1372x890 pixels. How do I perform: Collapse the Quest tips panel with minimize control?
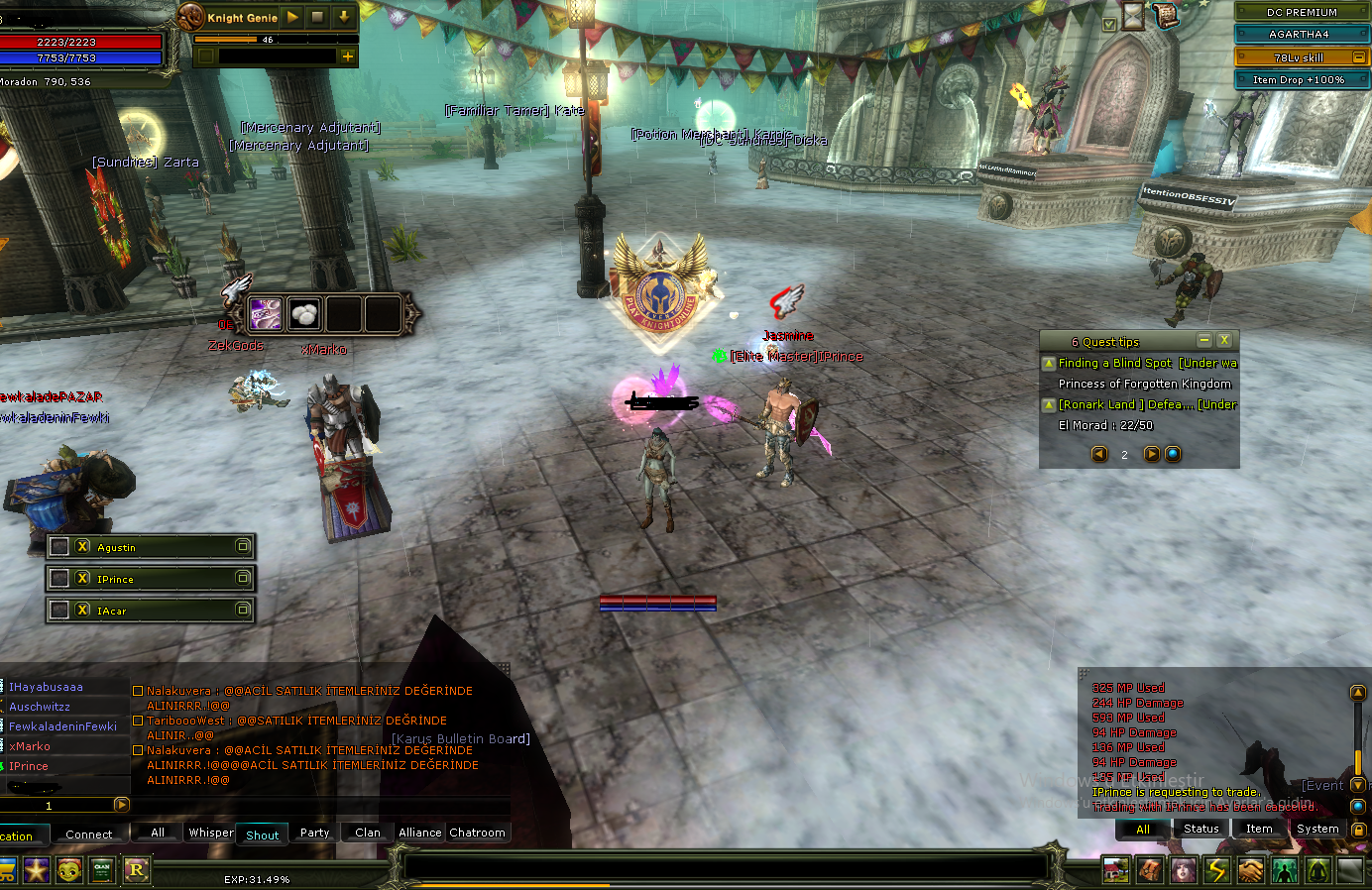1205,340
